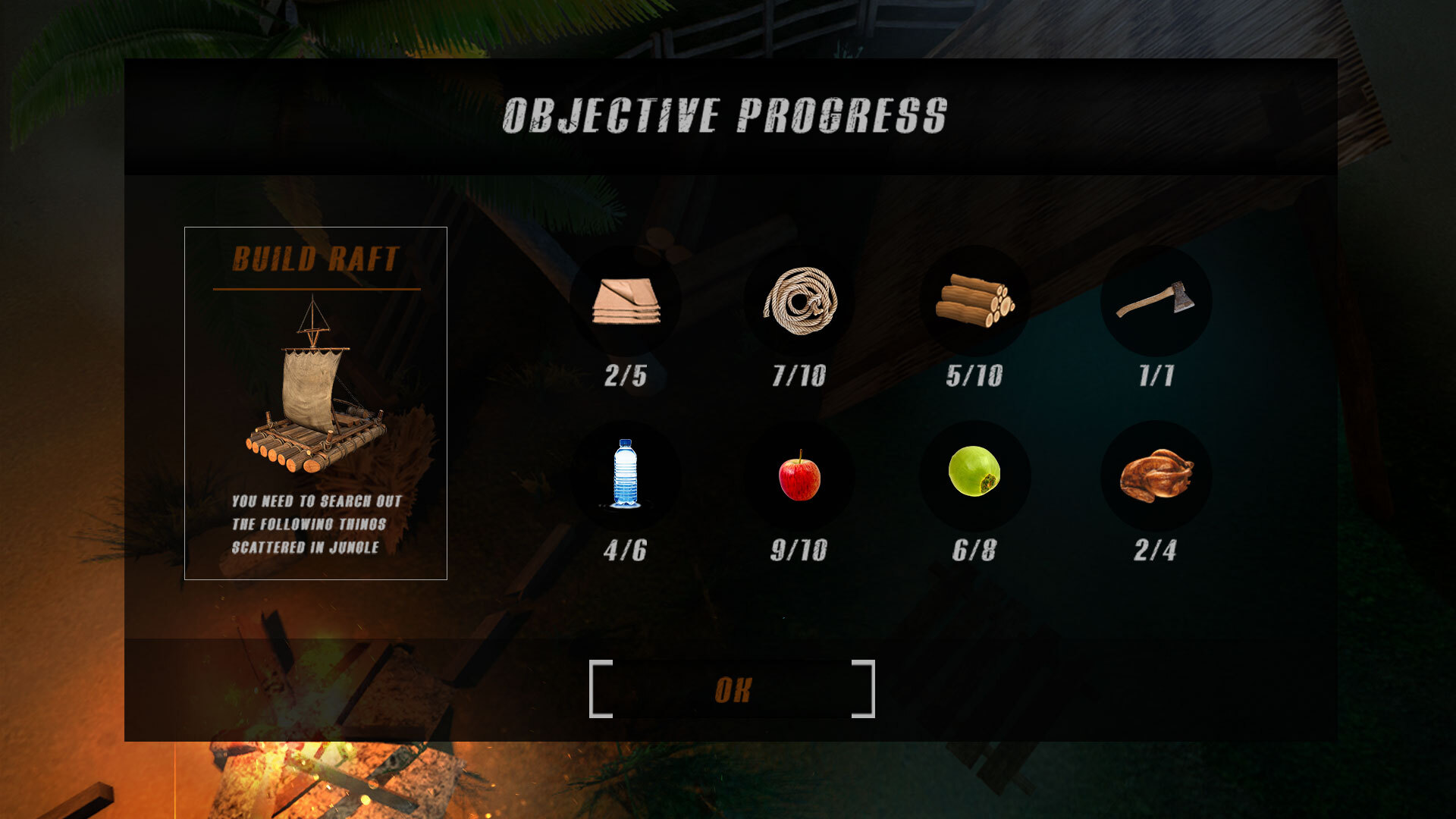
Task: Select the cloth sheets objective icon
Action: click(x=626, y=301)
